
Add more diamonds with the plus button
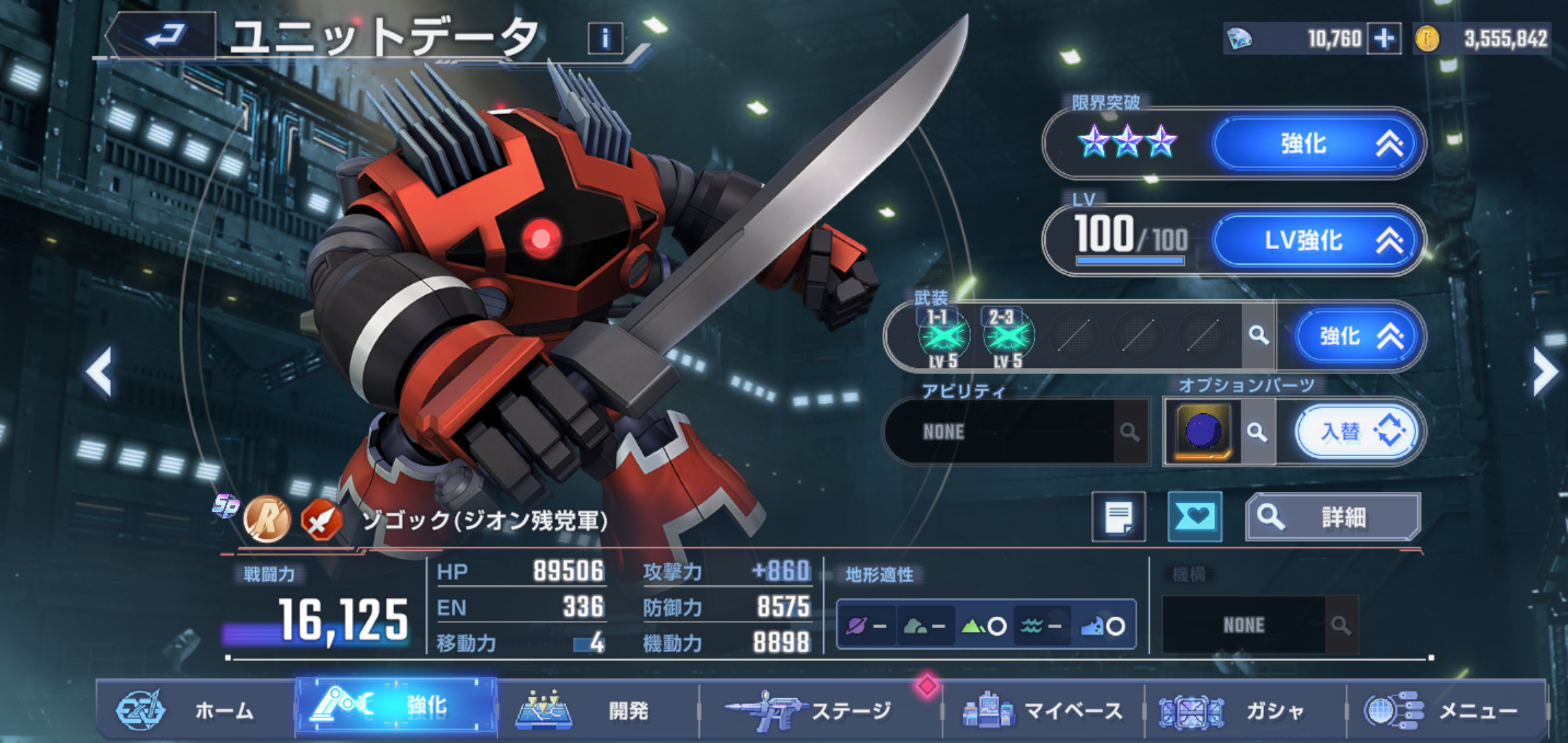(1384, 39)
